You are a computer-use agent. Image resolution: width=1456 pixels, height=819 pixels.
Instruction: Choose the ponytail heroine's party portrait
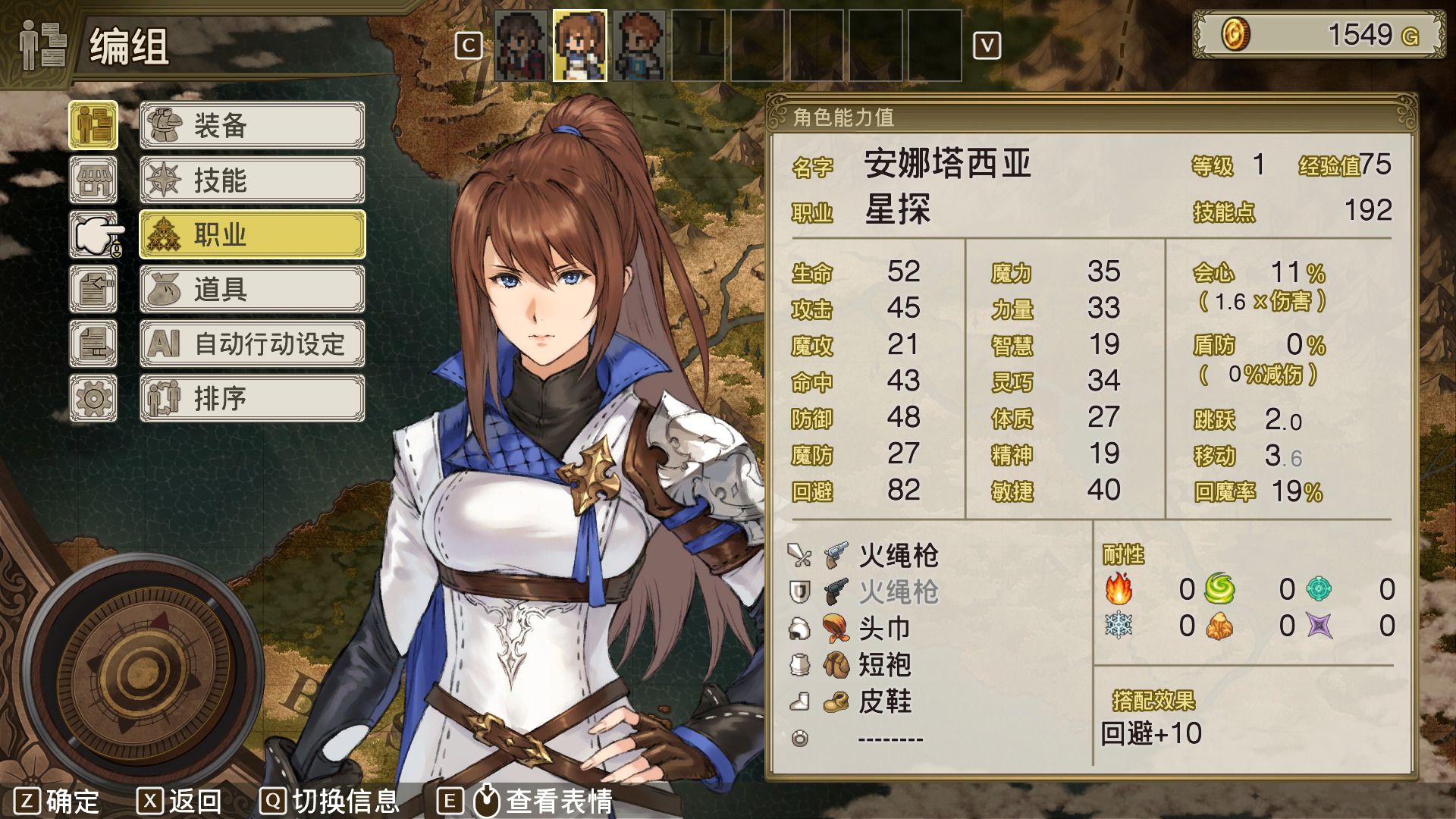tap(580, 45)
